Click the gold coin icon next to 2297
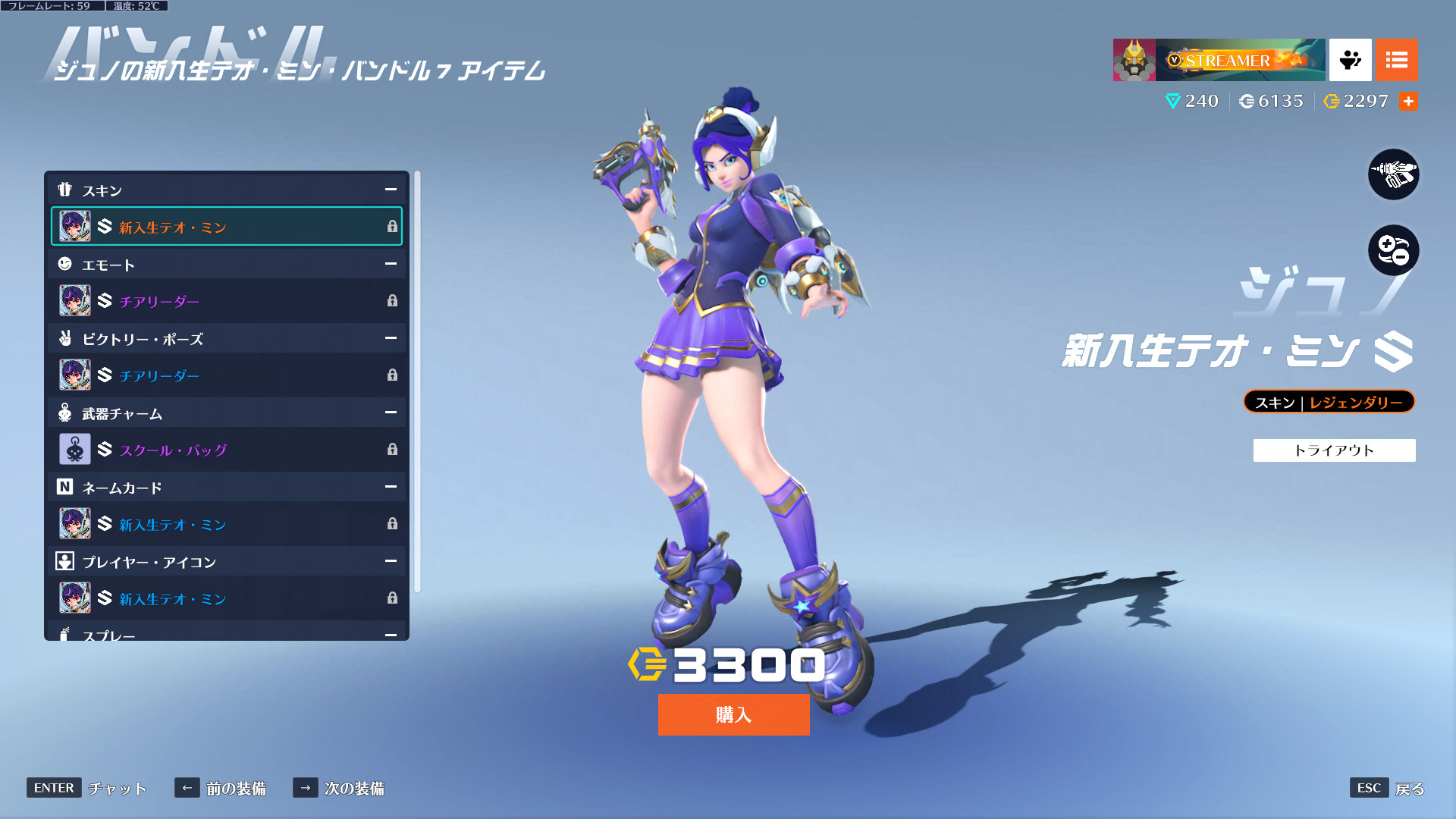 [1332, 101]
